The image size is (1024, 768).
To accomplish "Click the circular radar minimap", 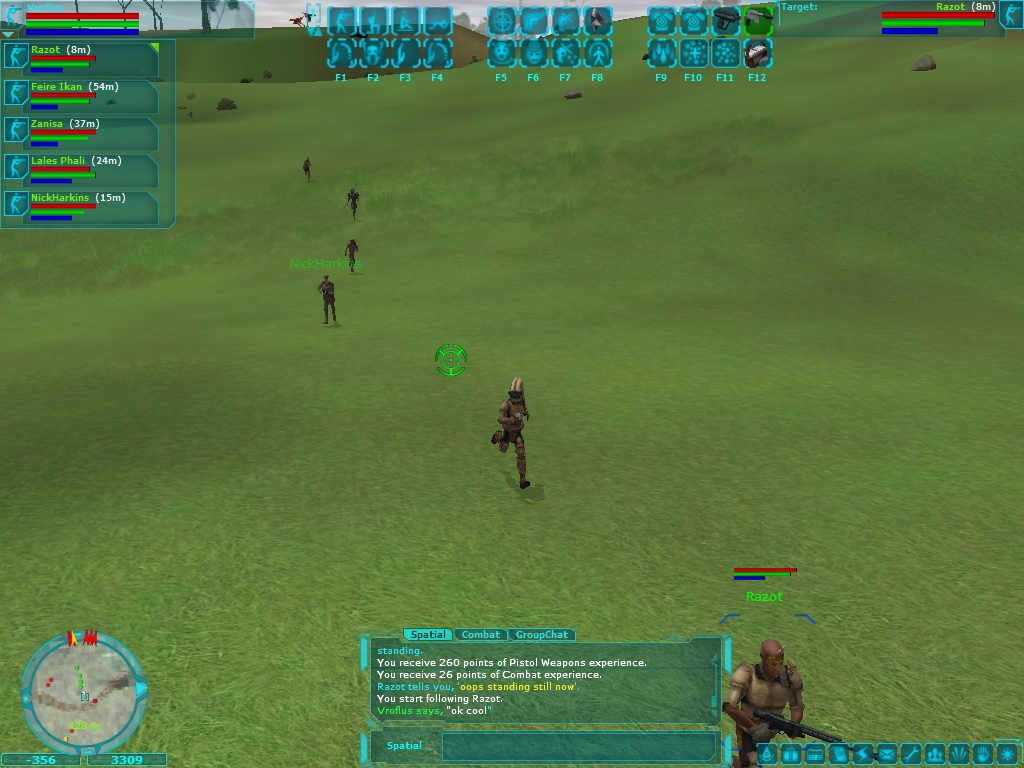I will pyautogui.click(x=83, y=691).
